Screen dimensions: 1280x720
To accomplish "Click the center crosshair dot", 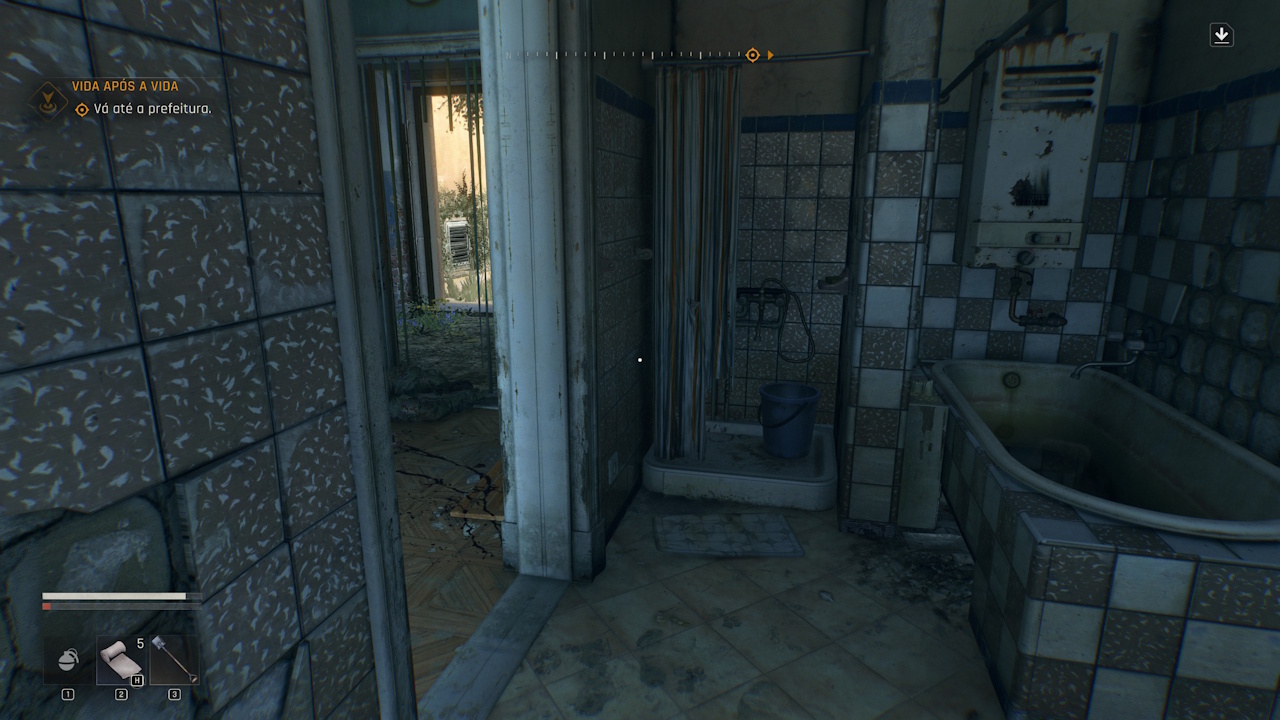I will 639,358.
